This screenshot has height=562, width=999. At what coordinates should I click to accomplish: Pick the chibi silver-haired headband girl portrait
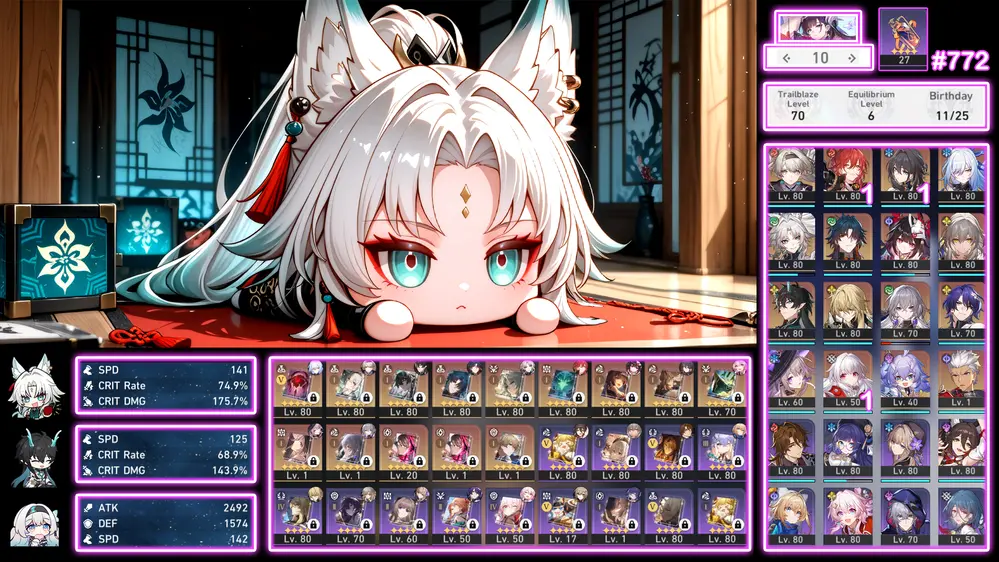click(x=34, y=524)
